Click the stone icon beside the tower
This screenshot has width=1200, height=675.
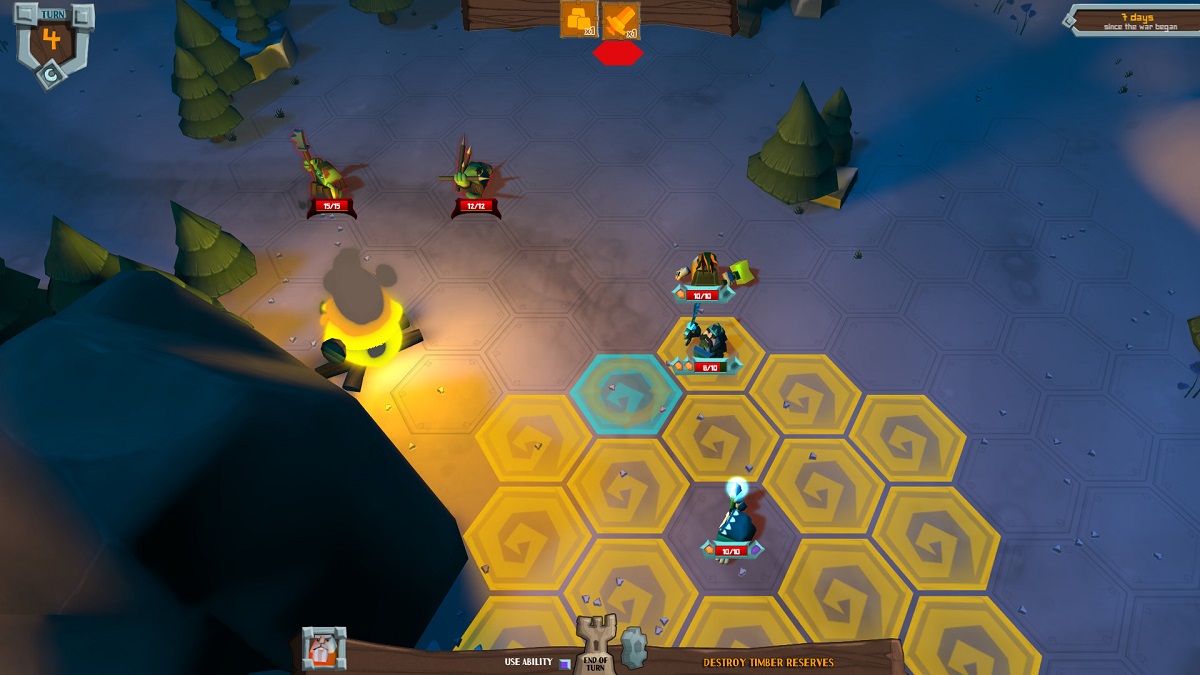pyautogui.click(x=634, y=648)
